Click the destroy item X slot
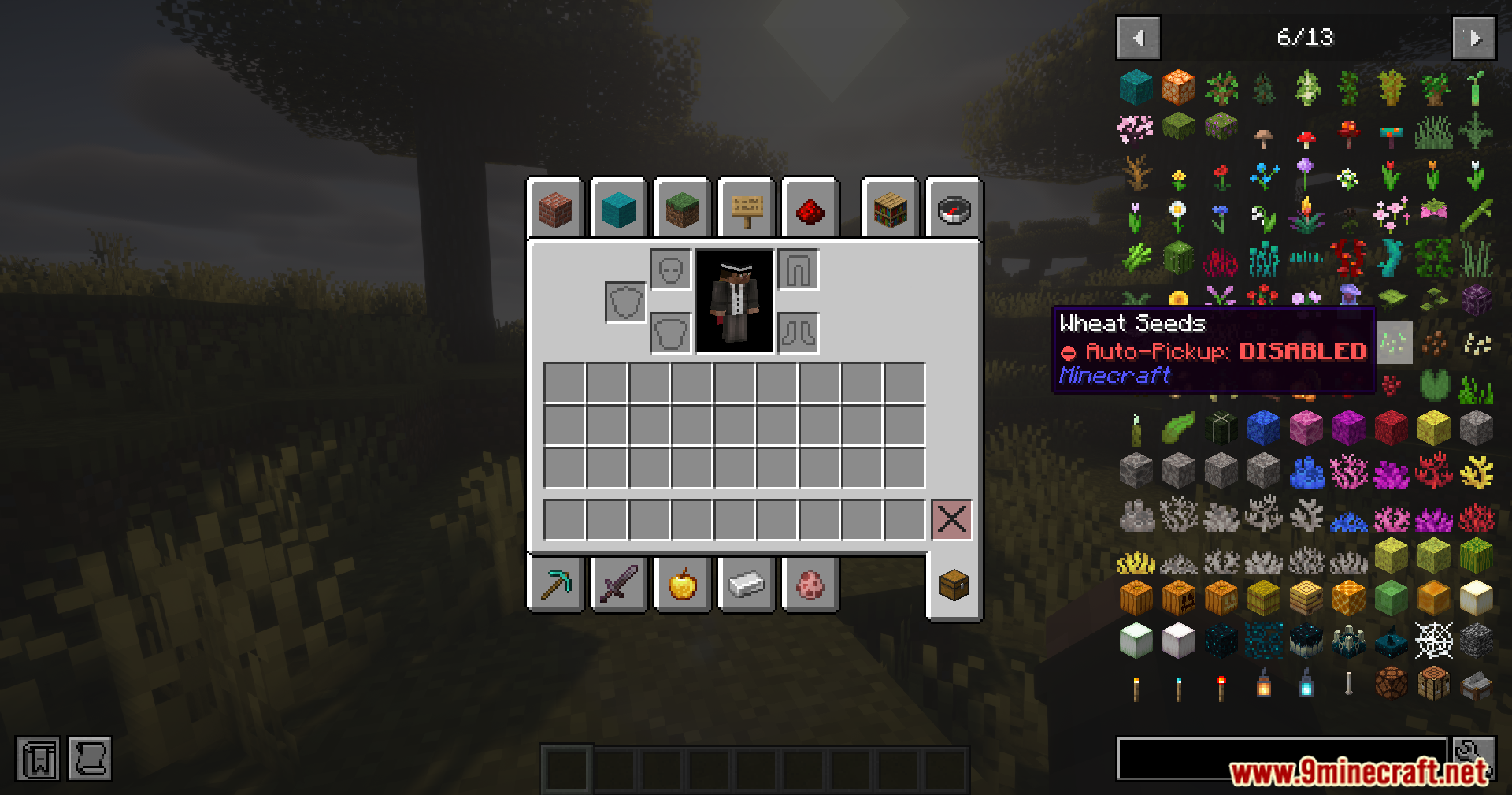1512x795 pixels. (952, 518)
